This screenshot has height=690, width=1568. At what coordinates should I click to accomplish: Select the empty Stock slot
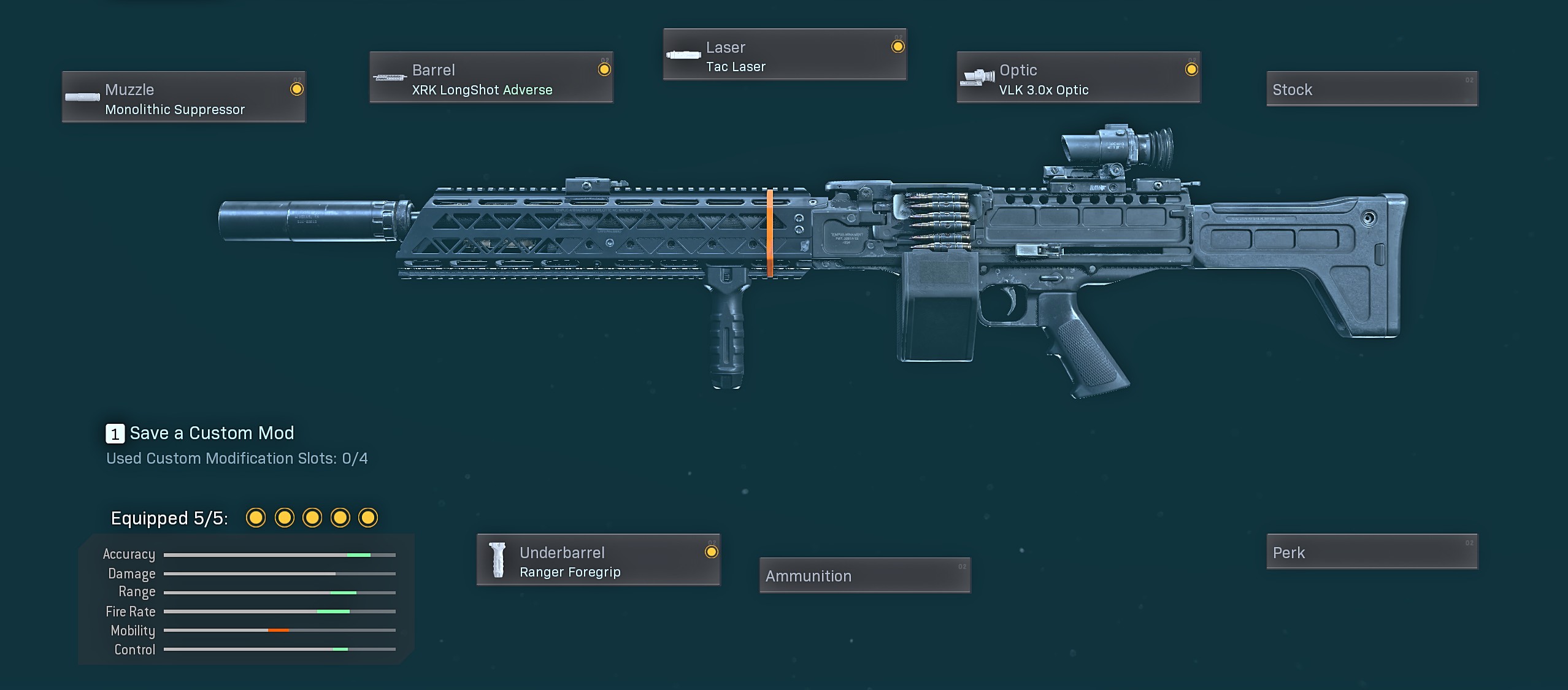pos(1372,89)
